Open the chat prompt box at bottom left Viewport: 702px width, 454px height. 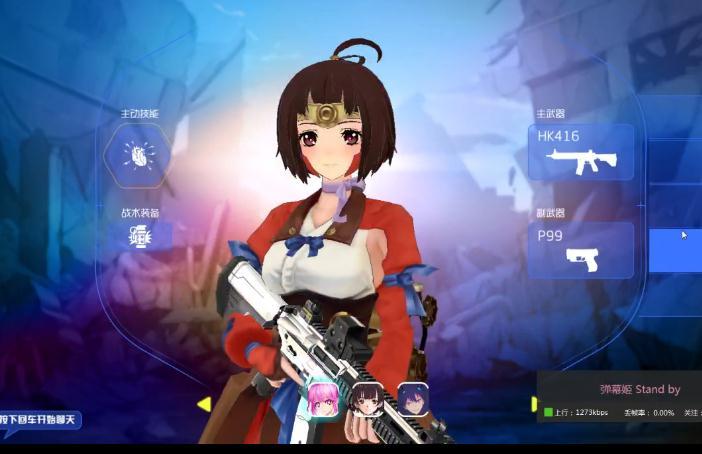[x=40, y=419]
